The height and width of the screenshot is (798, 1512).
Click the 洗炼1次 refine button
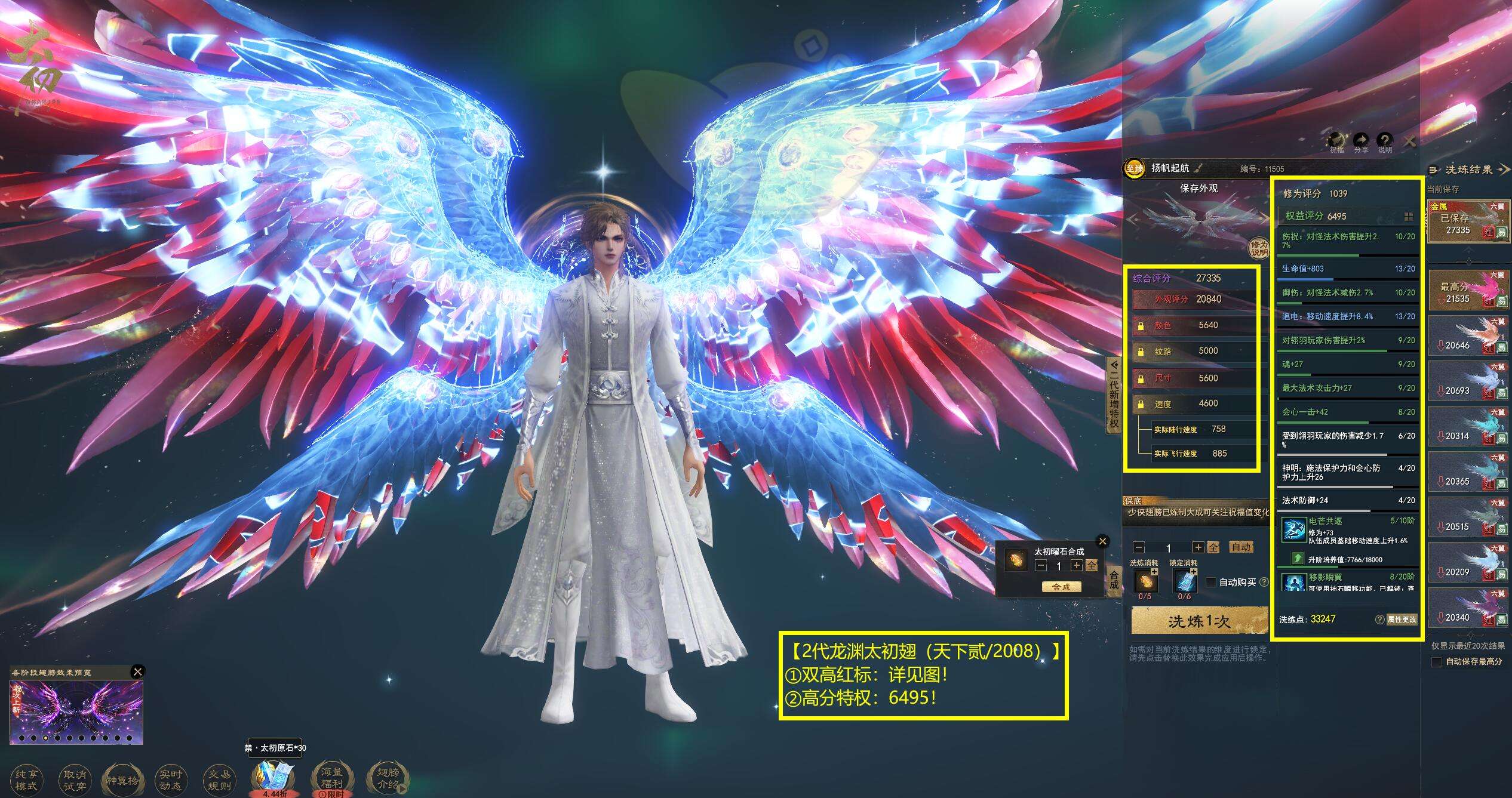[x=1199, y=621]
